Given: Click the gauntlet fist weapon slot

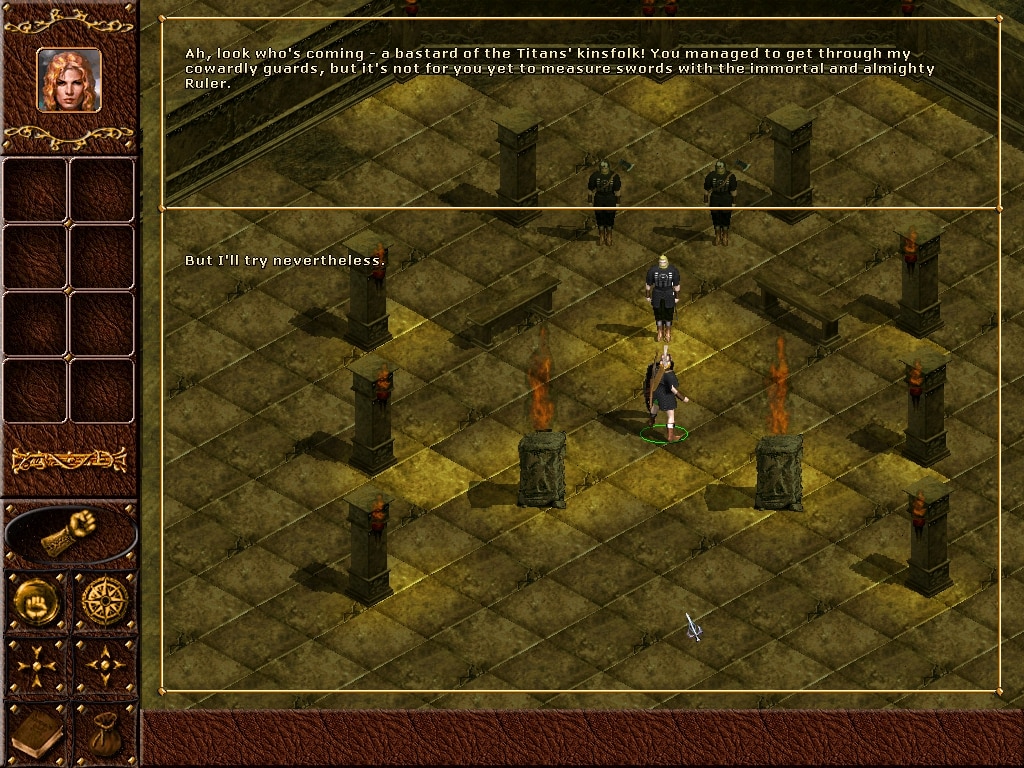Looking at the screenshot, I should pos(70,534).
